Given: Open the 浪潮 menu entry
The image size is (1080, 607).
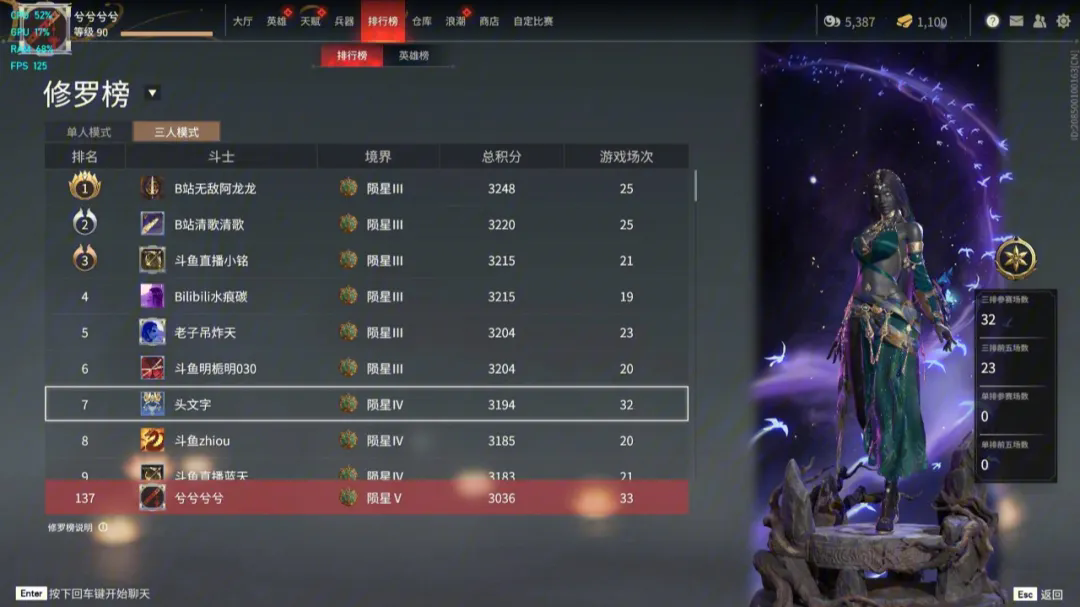Looking at the screenshot, I should click(455, 21).
